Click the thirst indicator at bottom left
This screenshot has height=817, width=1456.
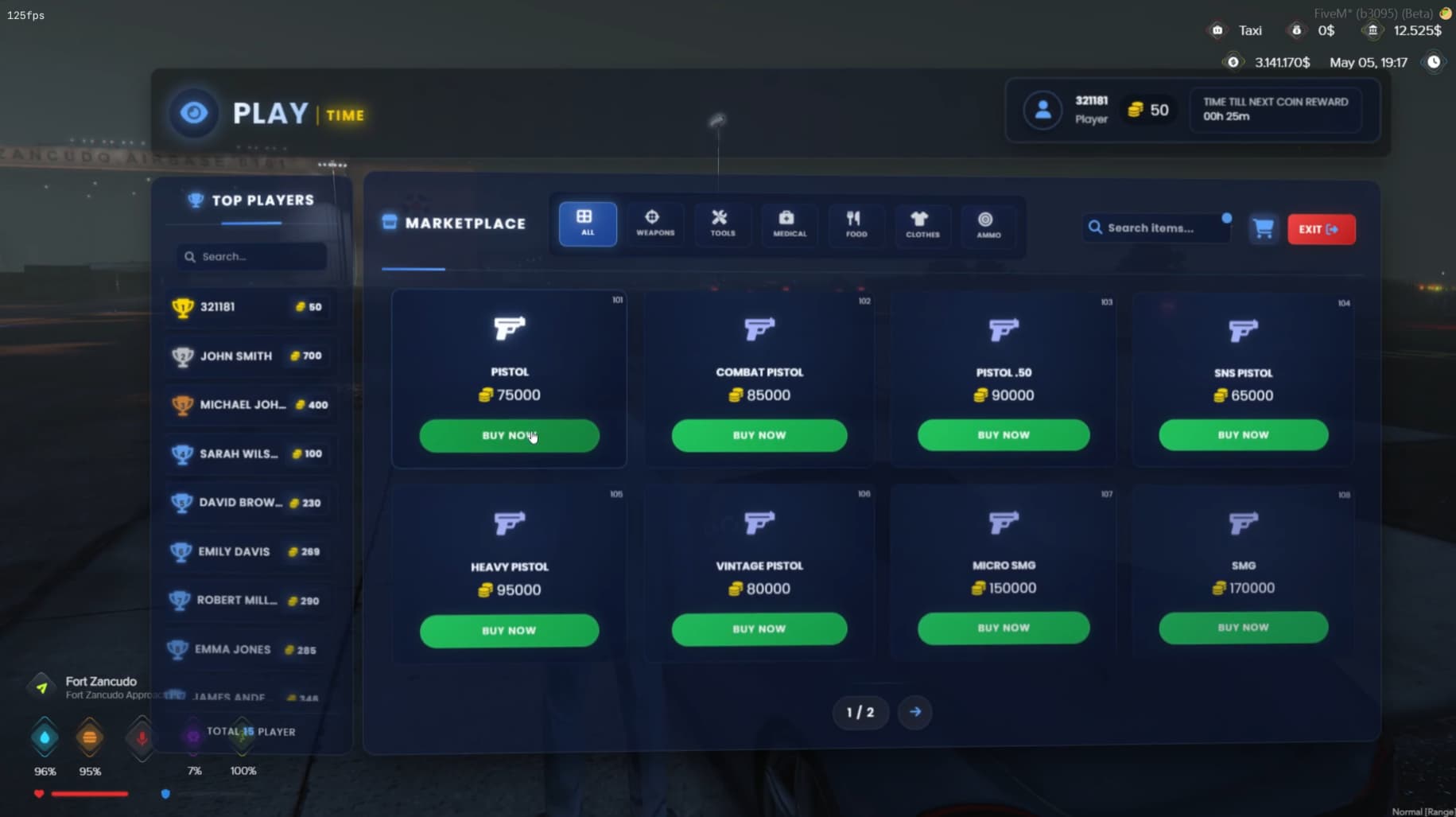(x=45, y=738)
